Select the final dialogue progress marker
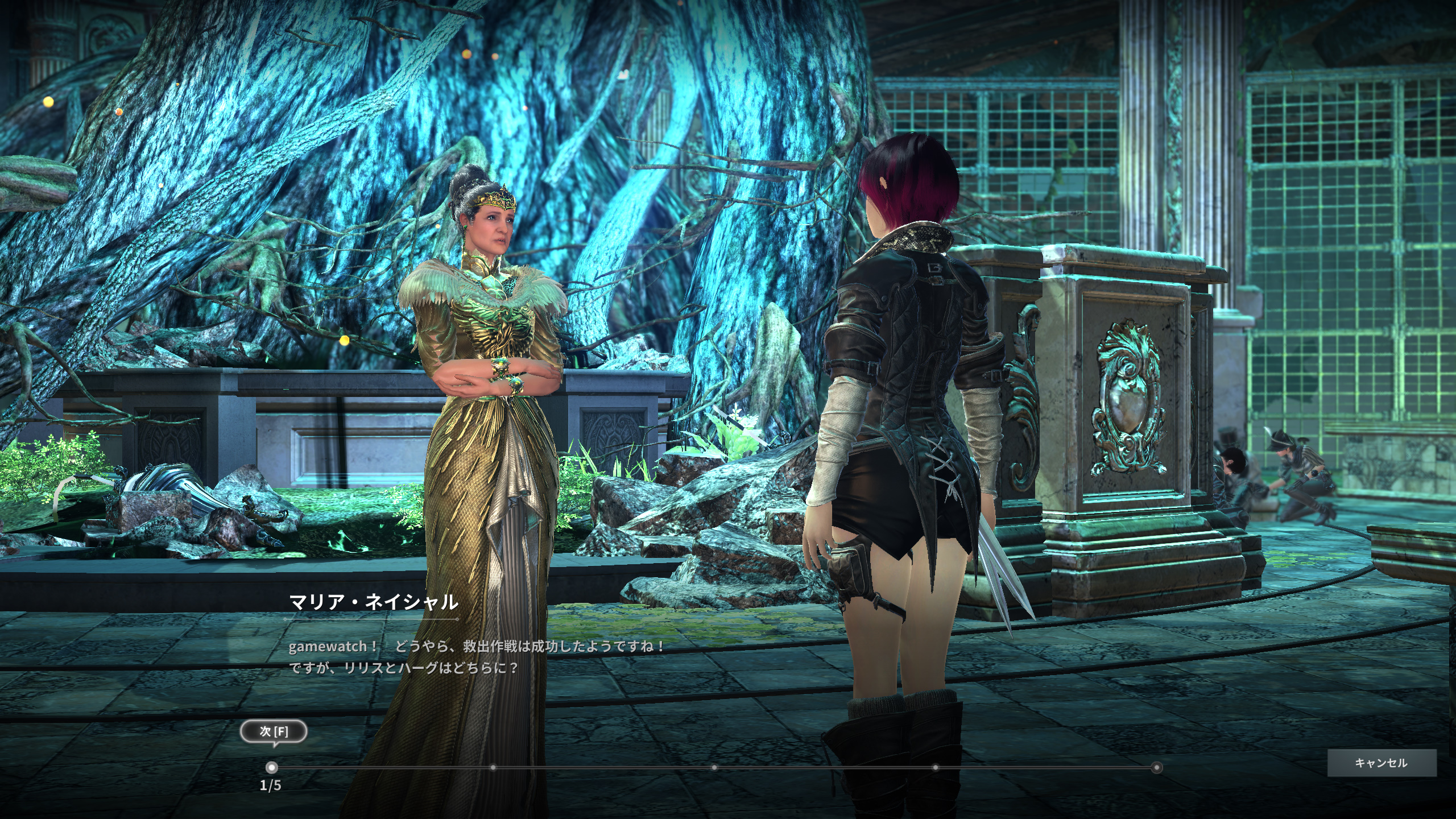Screen dimensions: 1456x819 tap(1156, 767)
